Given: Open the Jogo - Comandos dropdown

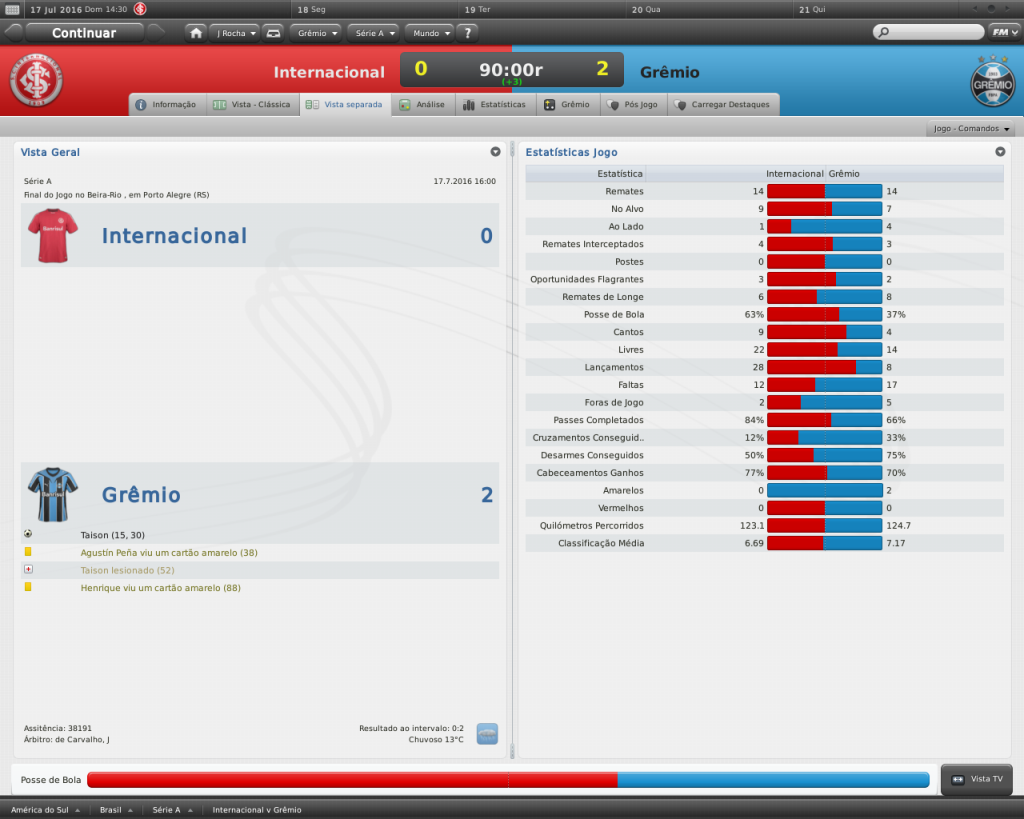Looking at the screenshot, I should (972, 129).
